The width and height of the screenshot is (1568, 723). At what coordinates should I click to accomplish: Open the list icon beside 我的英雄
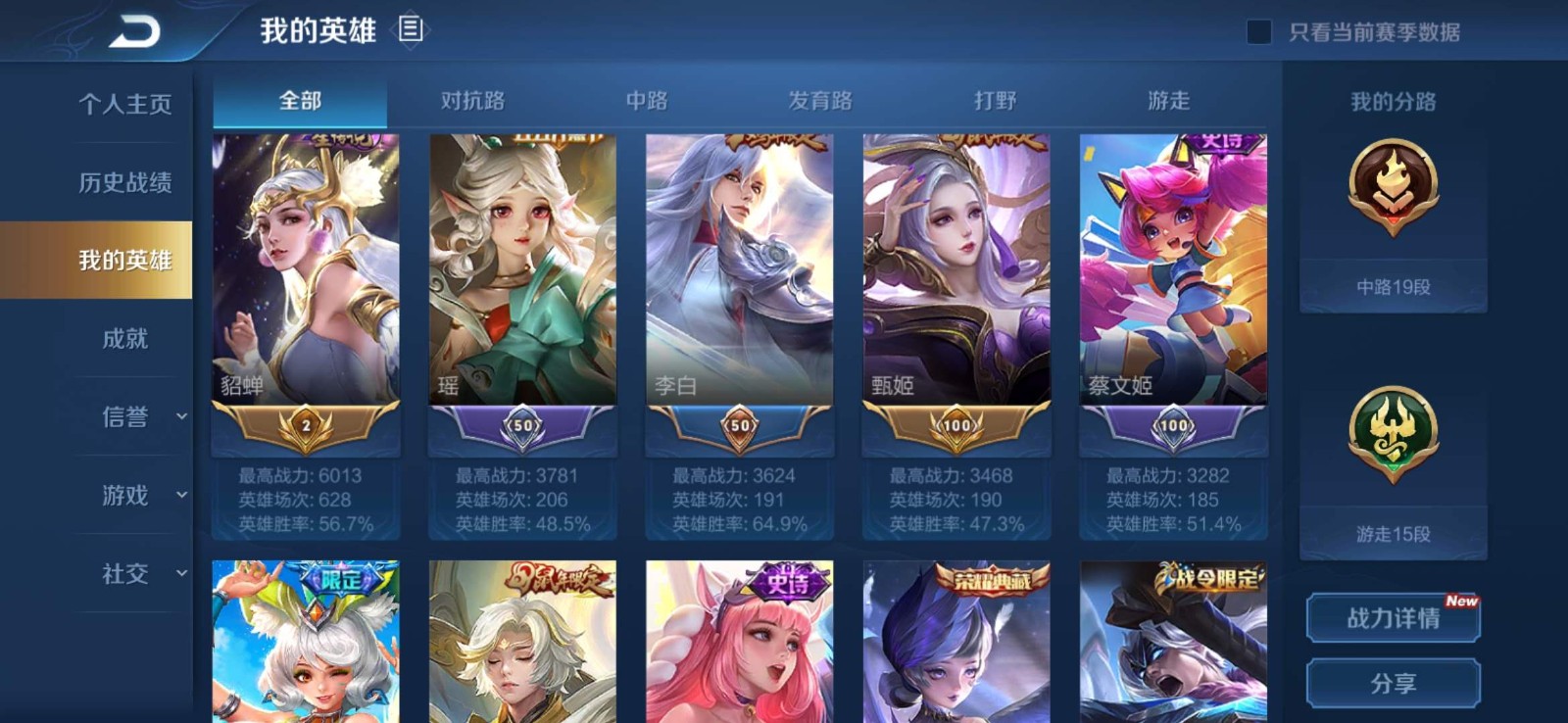coord(411,30)
